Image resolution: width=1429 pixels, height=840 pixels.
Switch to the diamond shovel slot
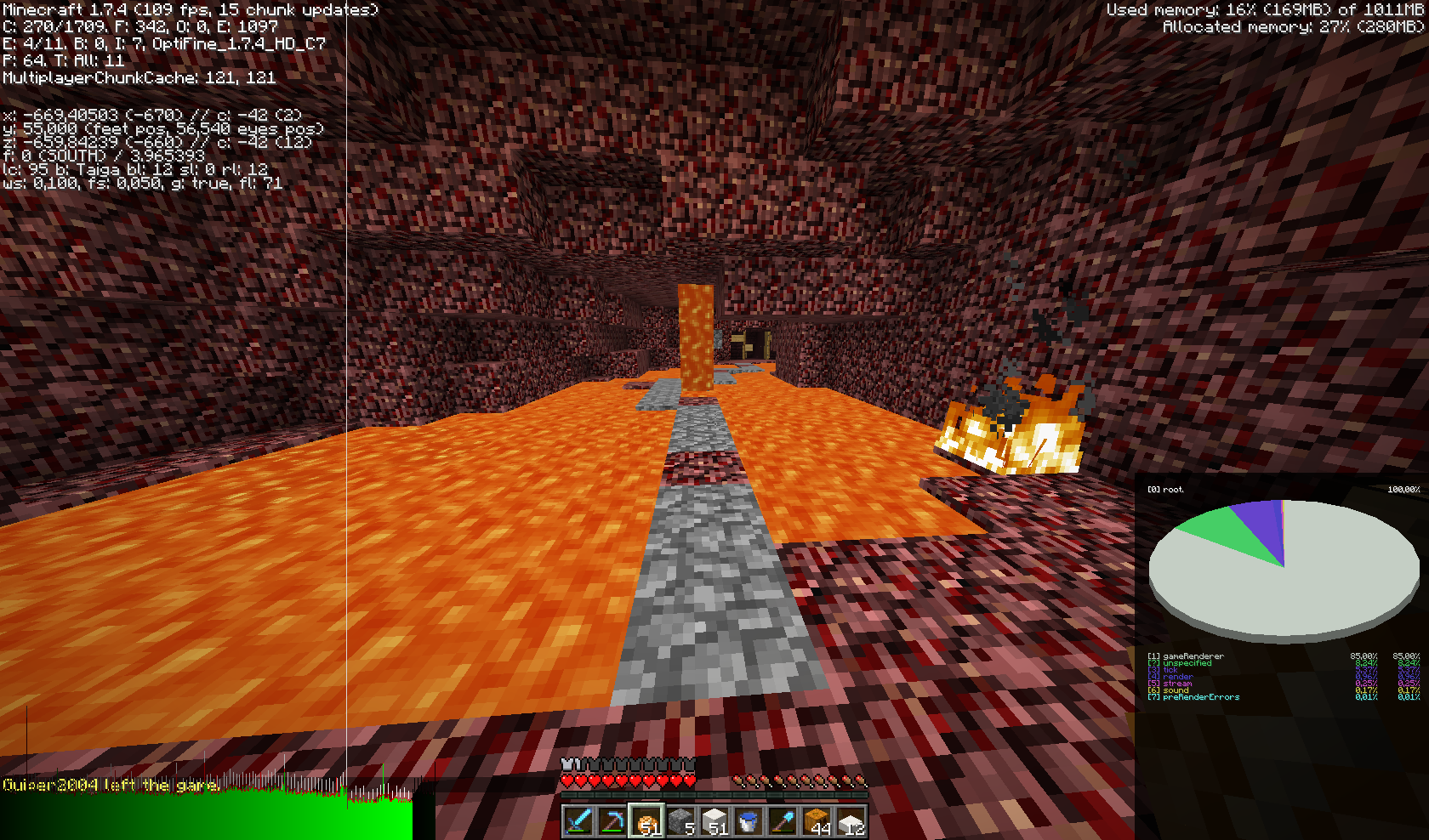pos(783,820)
